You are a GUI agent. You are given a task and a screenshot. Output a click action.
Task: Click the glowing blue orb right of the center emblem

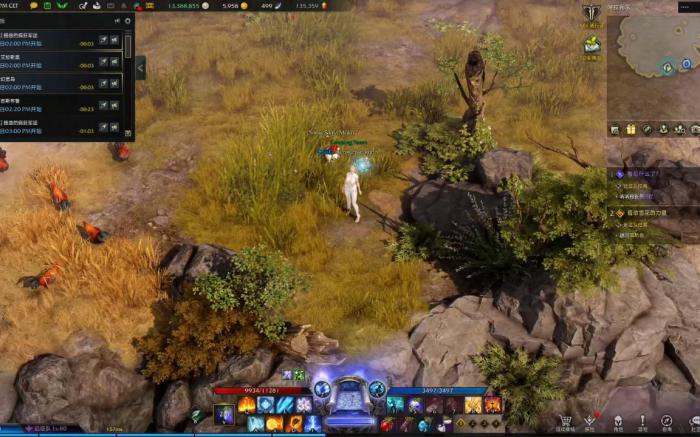point(377,389)
